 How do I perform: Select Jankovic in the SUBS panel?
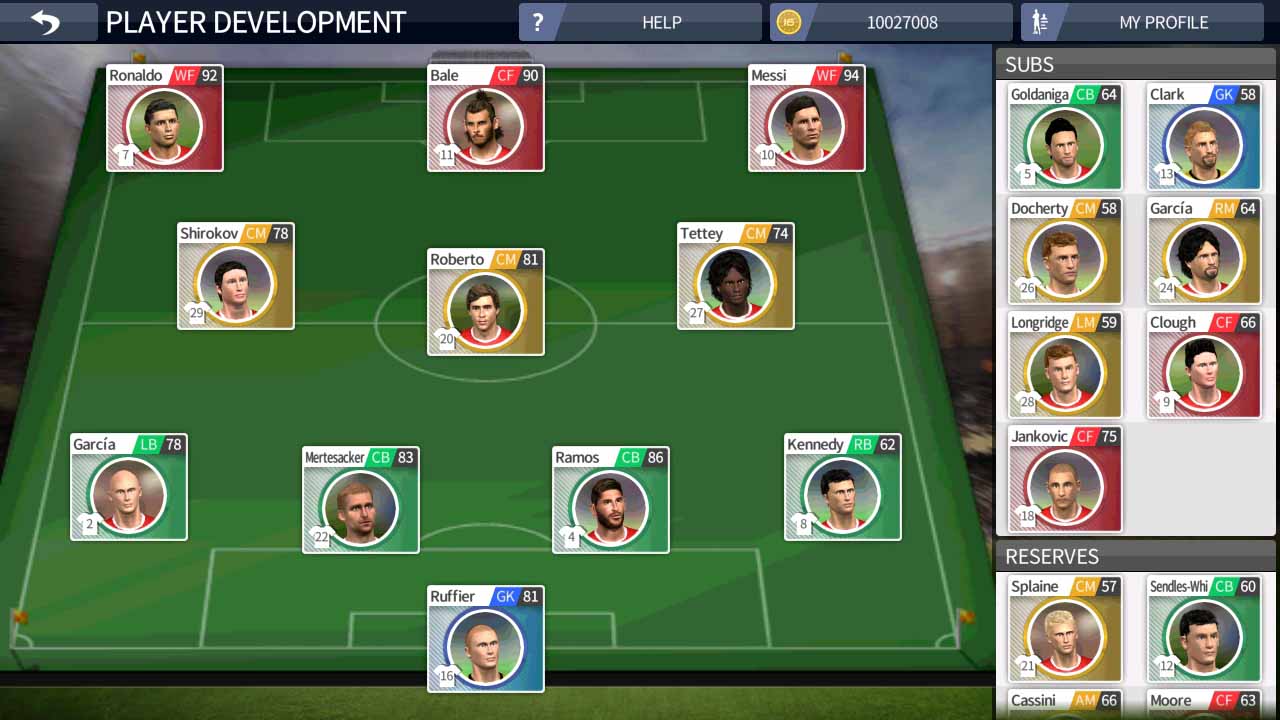[x=1065, y=480]
